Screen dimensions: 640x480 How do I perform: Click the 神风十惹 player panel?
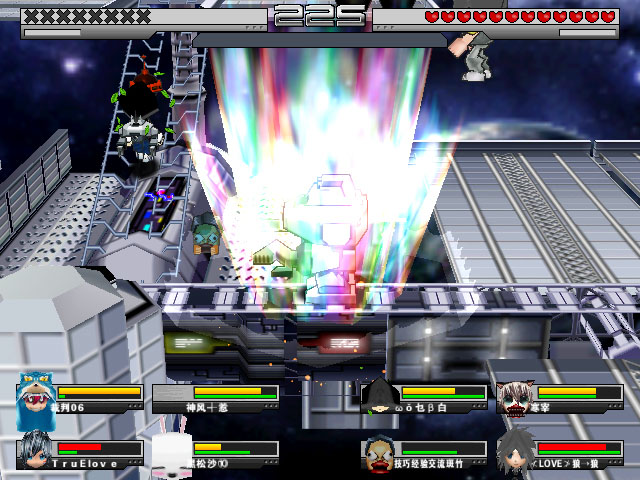click(214, 398)
